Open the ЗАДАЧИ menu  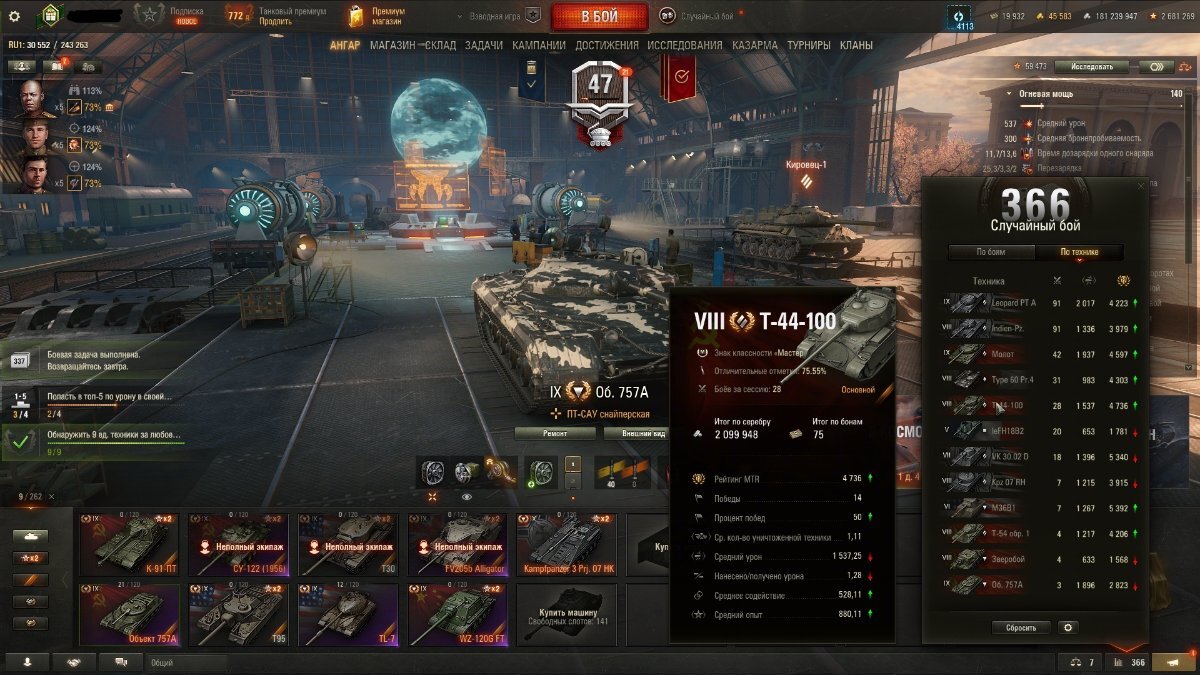point(484,45)
